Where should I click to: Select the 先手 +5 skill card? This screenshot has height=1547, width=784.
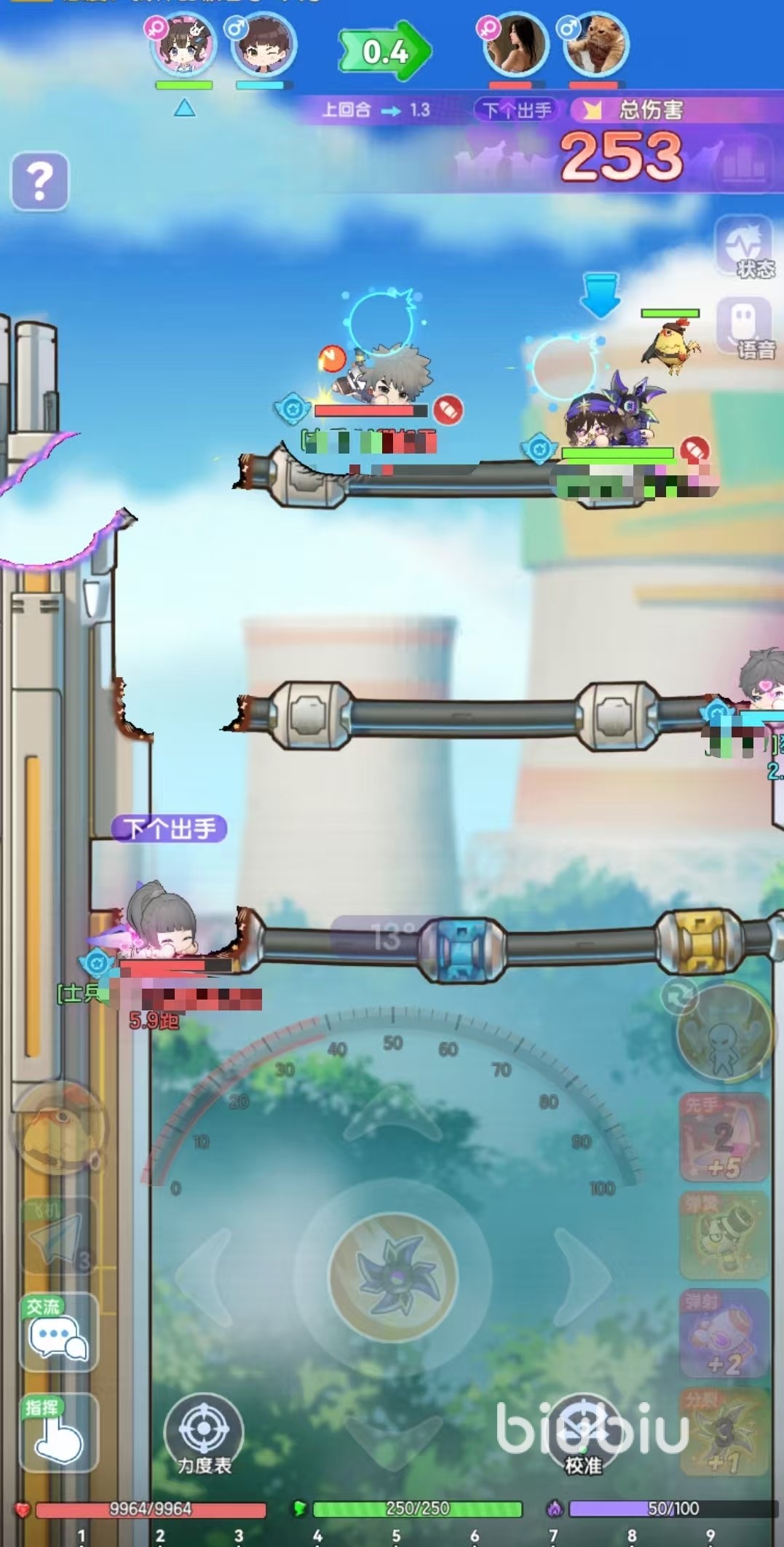(x=724, y=1138)
